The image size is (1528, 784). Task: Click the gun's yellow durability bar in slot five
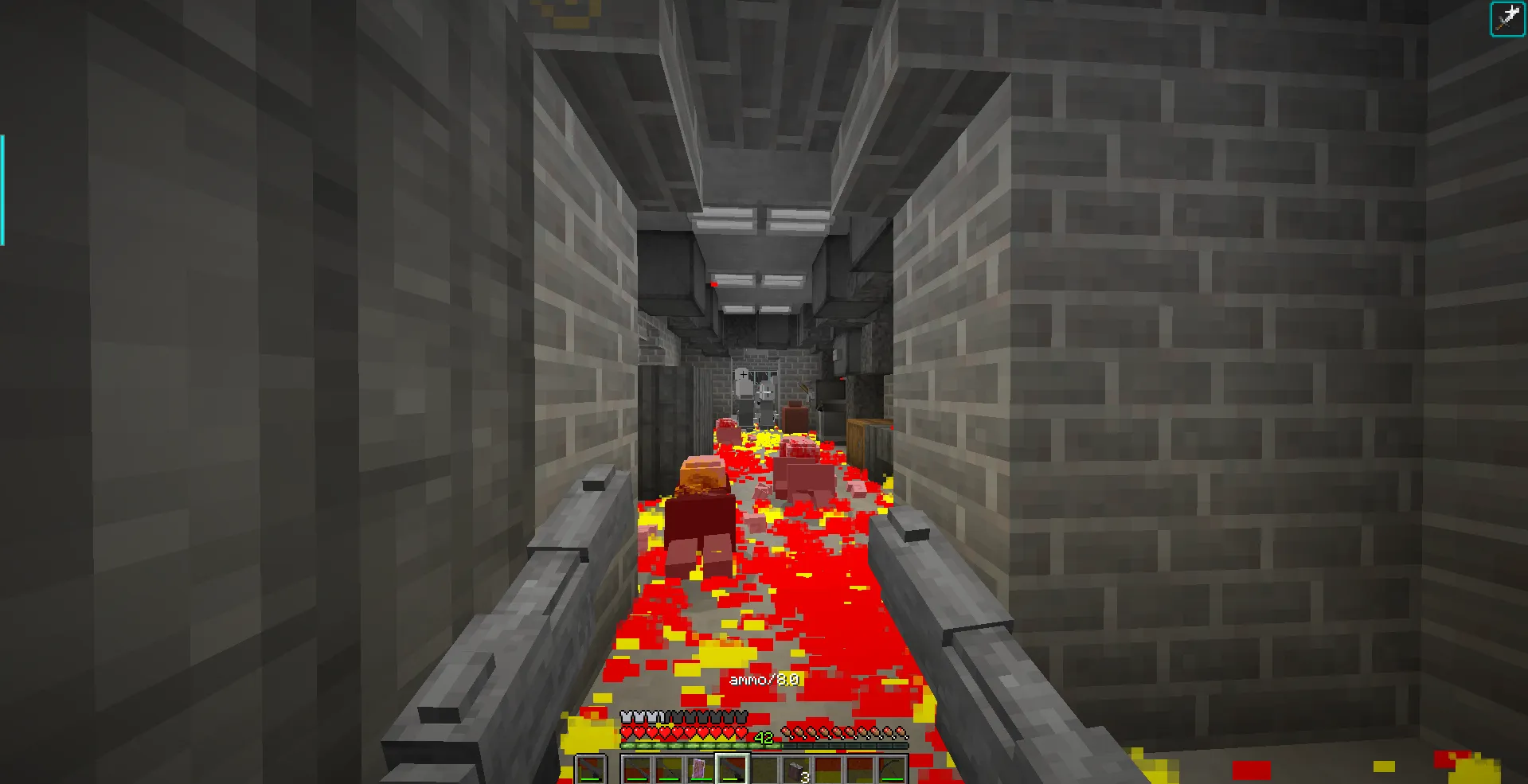[731, 778]
